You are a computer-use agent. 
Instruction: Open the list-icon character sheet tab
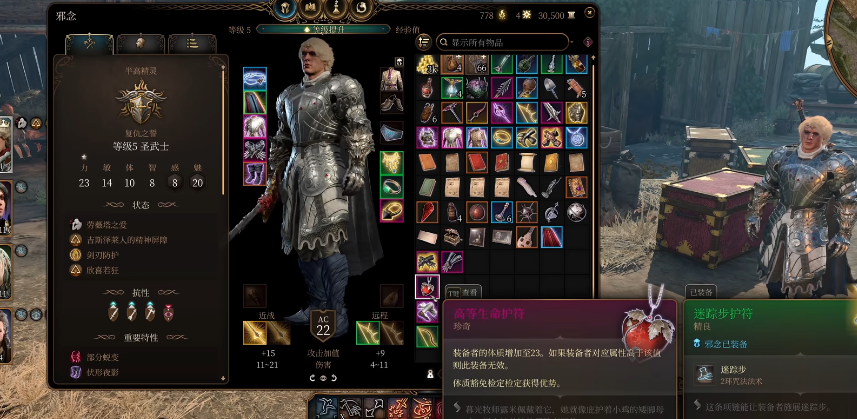pyautogui.click(x=191, y=44)
